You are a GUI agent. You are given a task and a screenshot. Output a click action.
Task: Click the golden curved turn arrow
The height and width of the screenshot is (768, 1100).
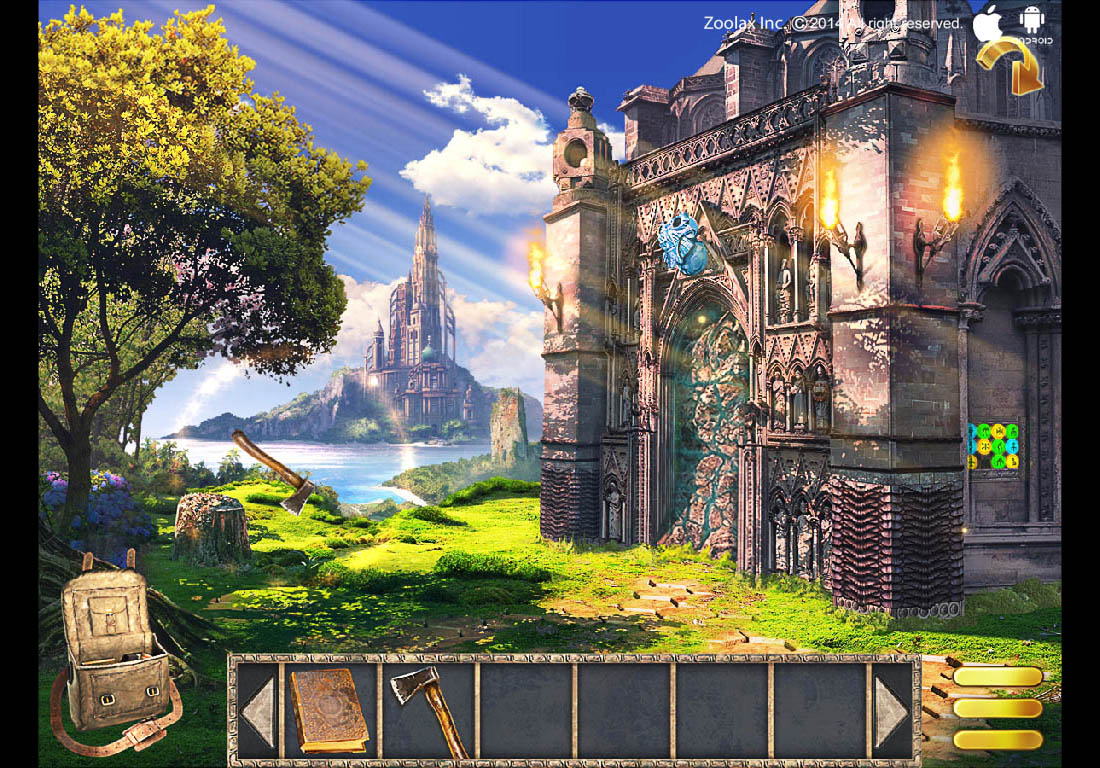click(x=1011, y=66)
